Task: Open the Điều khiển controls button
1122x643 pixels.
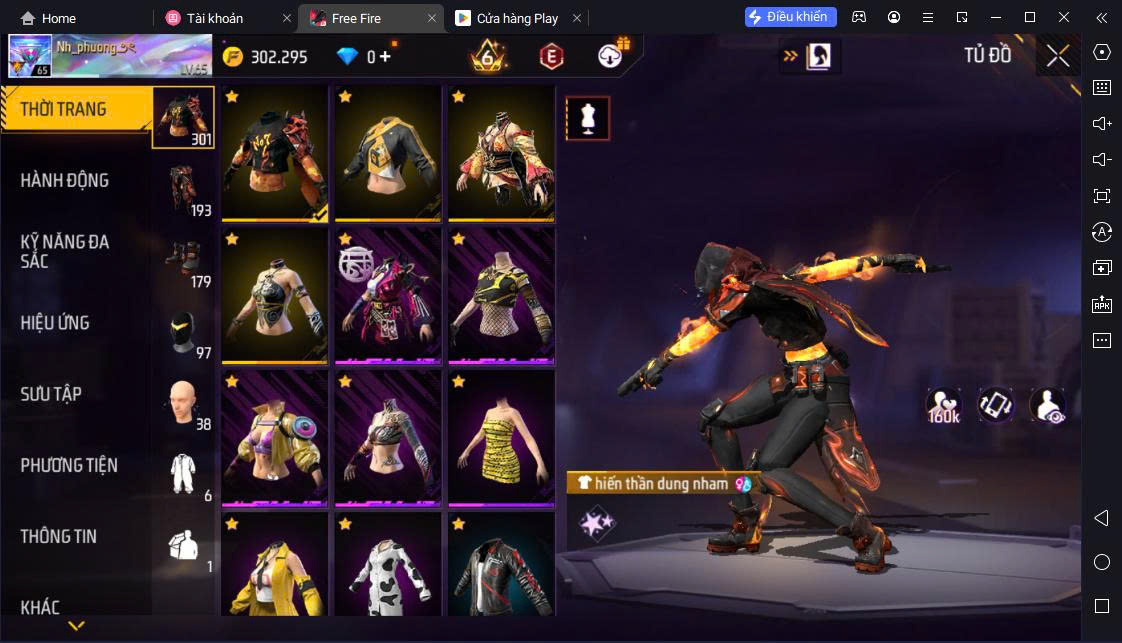Action: [x=790, y=17]
